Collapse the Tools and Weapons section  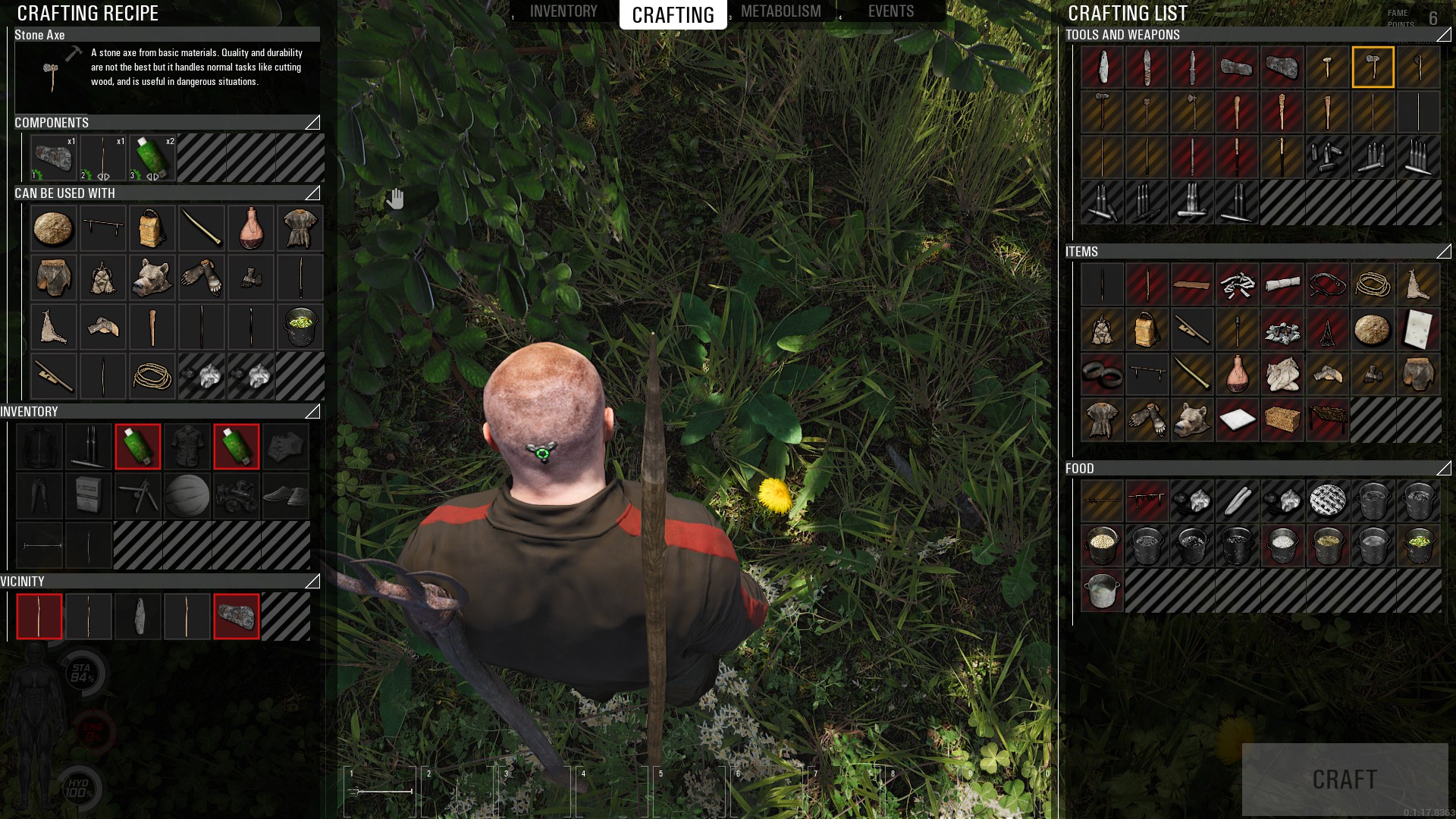pos(1443,35)
